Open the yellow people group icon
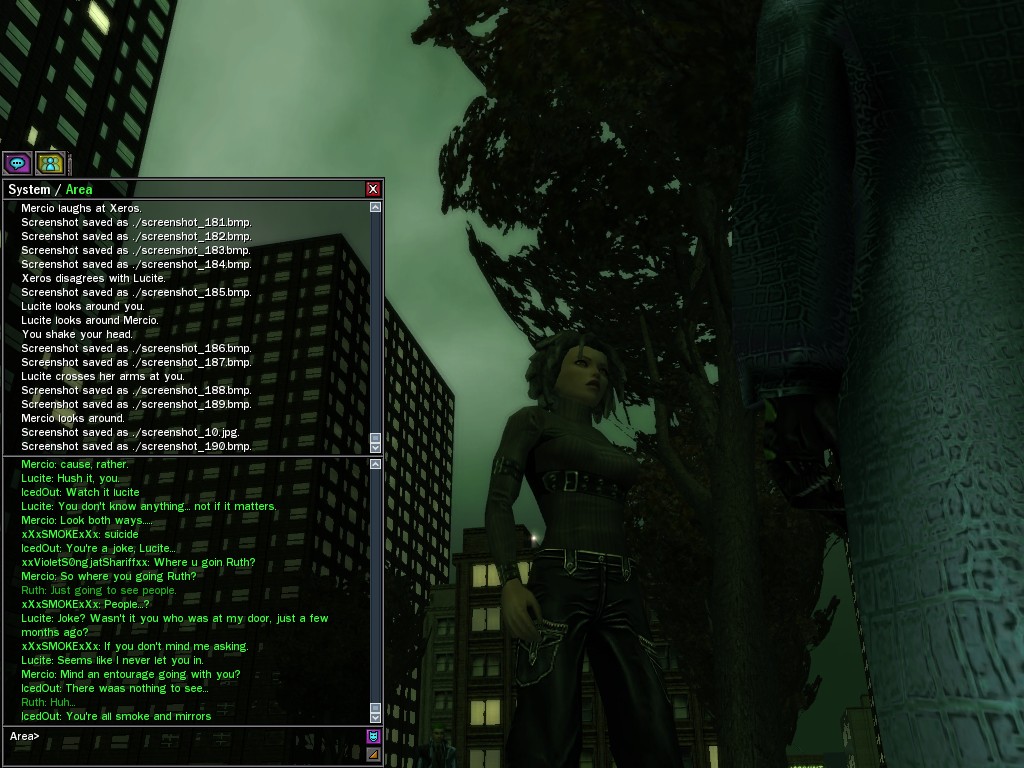Viewport: 1024px width, 768px height. tap(50, 163)
